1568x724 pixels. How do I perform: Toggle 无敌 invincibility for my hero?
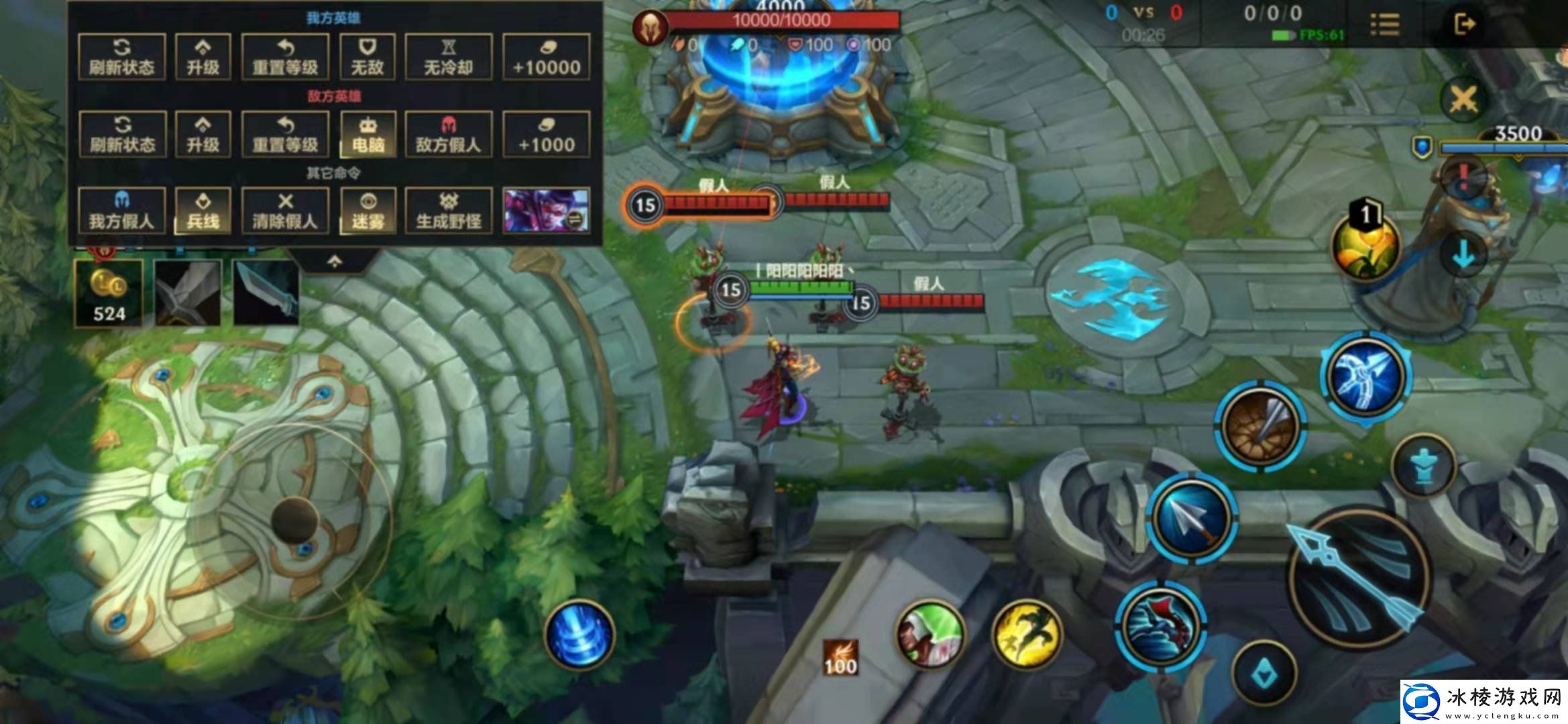(x=368, y=57)
